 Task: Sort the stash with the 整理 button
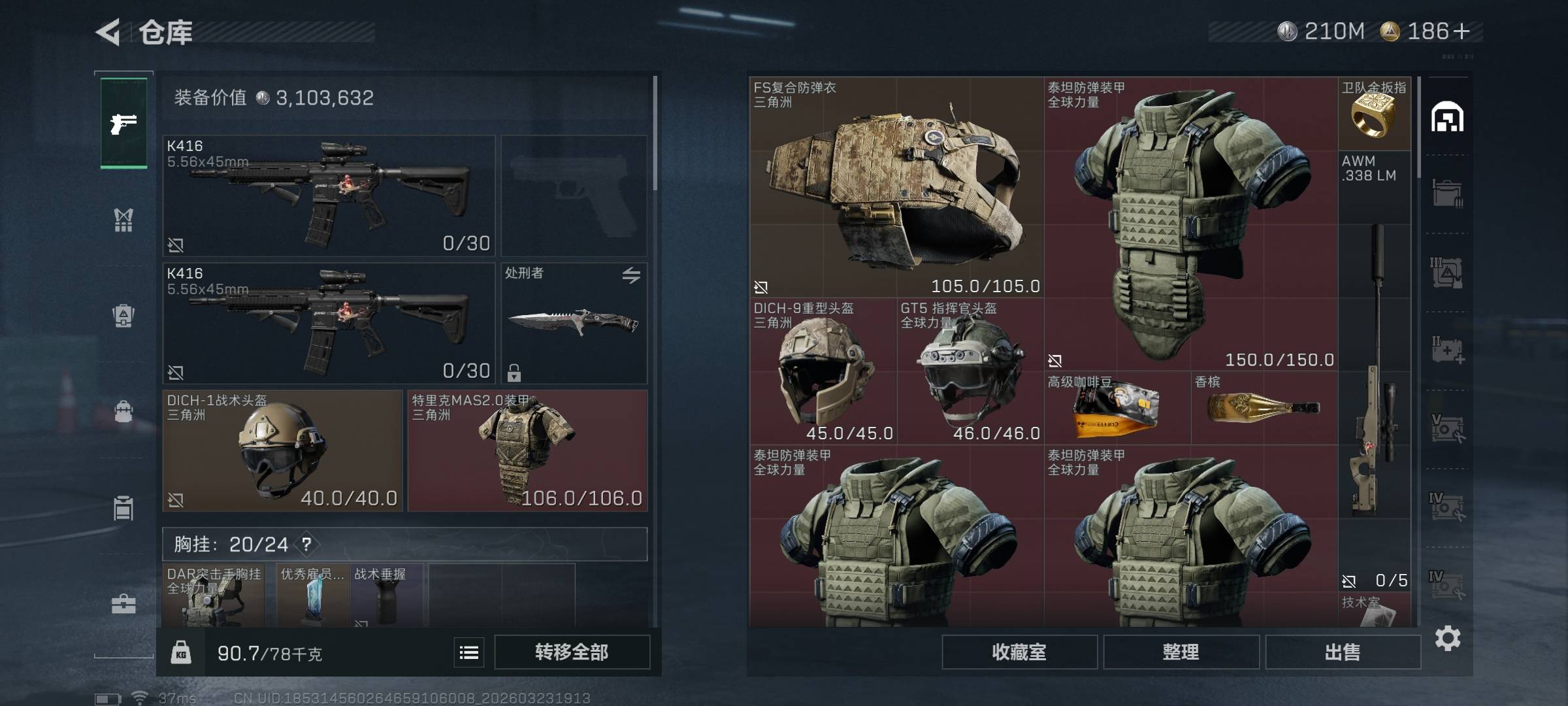pyautogui.click(x=1181, y=652)
